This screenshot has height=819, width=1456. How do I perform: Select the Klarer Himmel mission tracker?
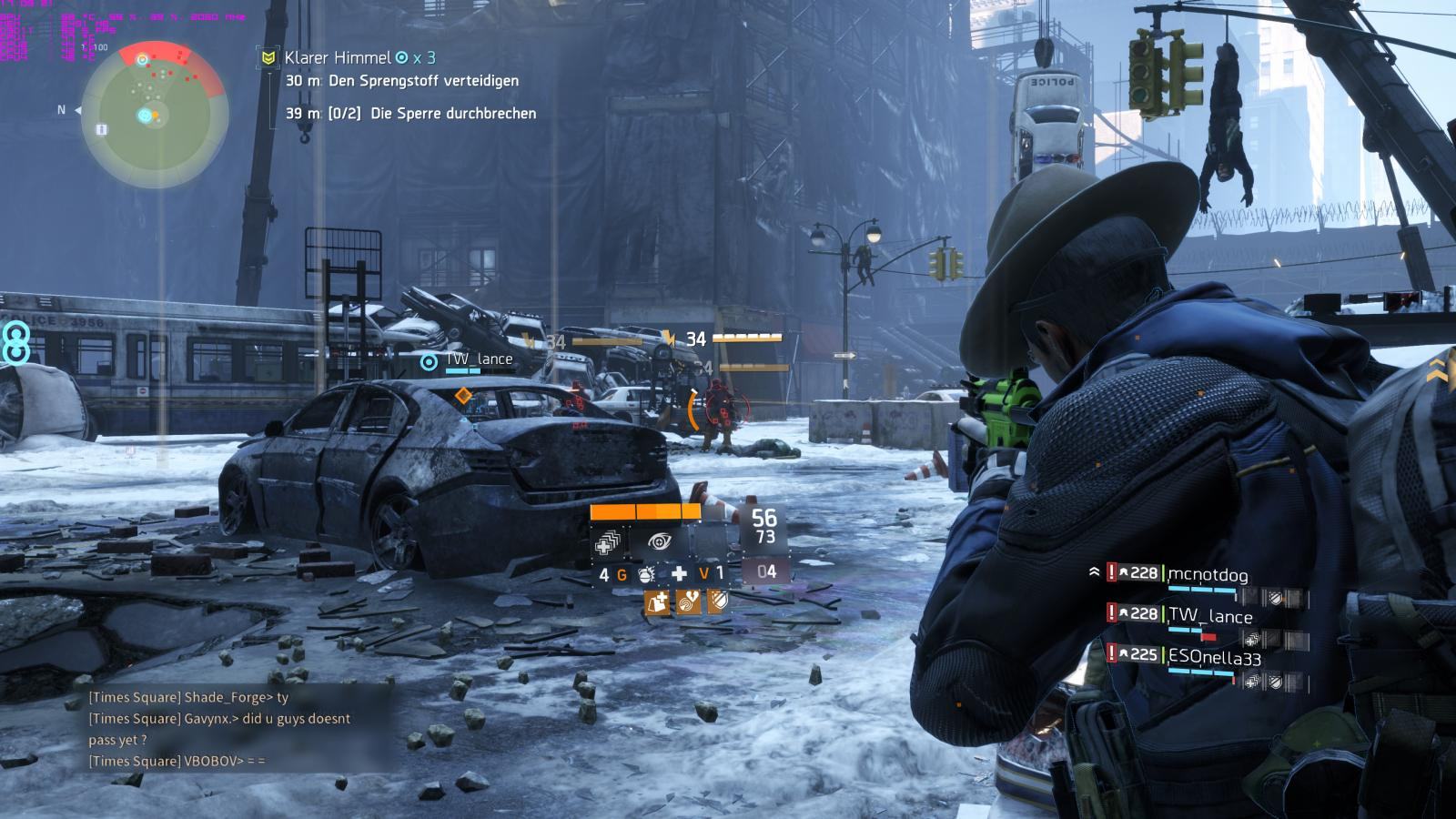point(339,57)
